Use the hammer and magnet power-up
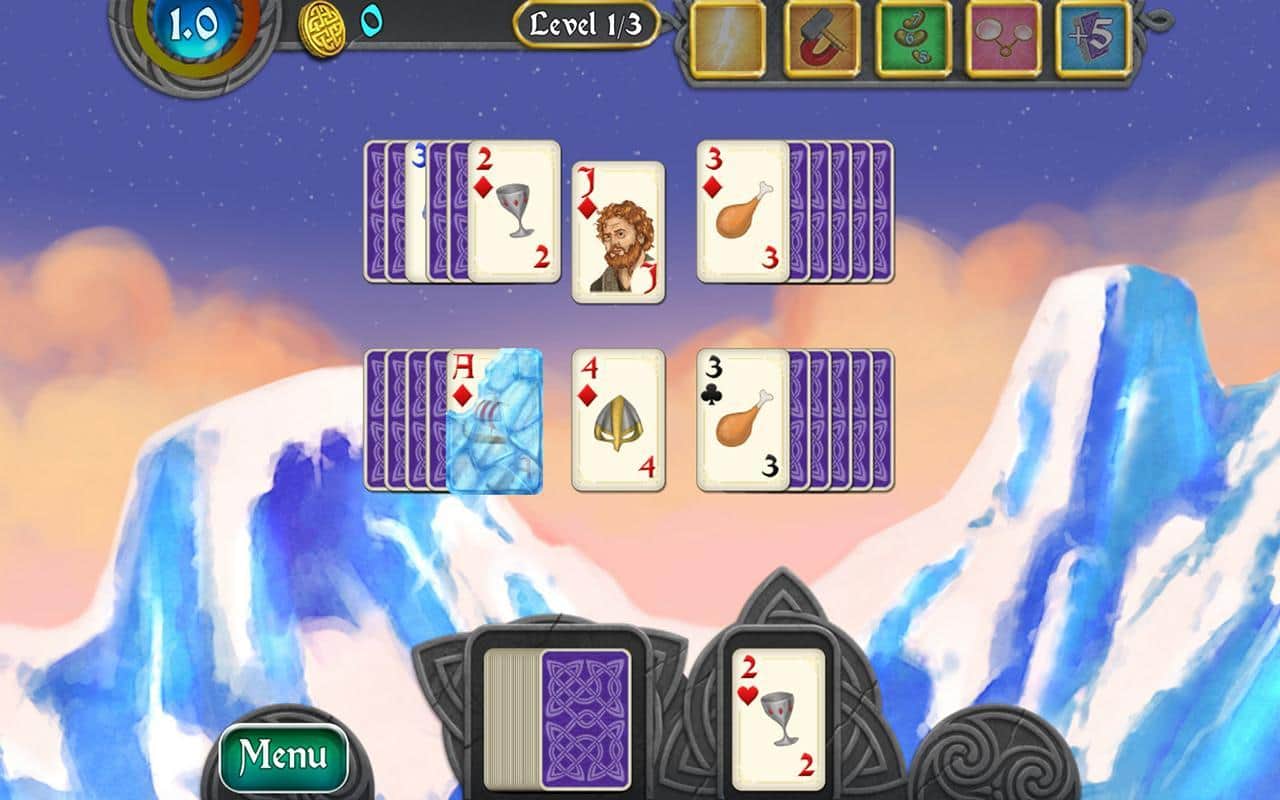 pyautogui.click(x=822, y=39)
